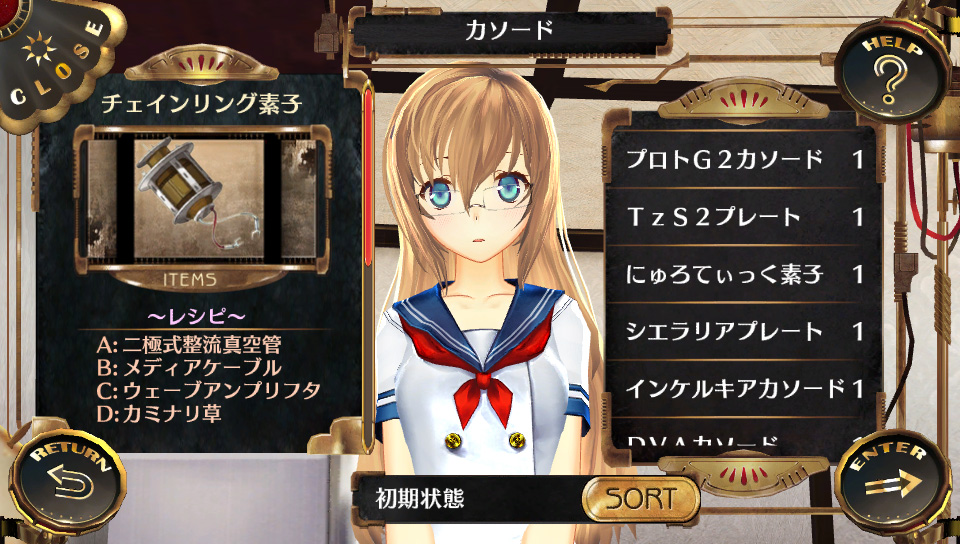Select recipe ingredient A 二極式整流真空管
The height and width of the screenshot is (544, 960).
point(190,345)
